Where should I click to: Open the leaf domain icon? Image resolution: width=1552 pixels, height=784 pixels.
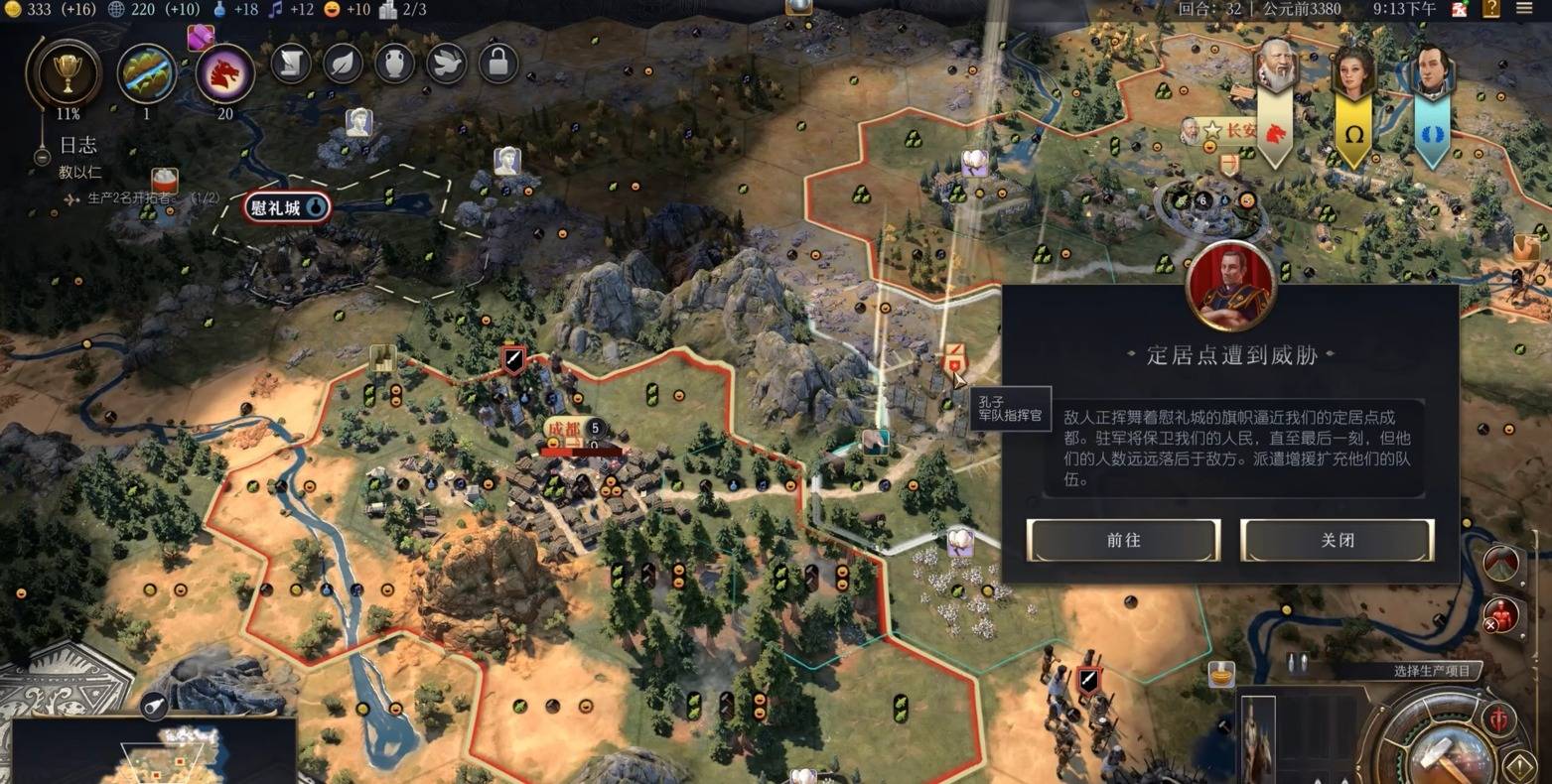tap(343, 64)
